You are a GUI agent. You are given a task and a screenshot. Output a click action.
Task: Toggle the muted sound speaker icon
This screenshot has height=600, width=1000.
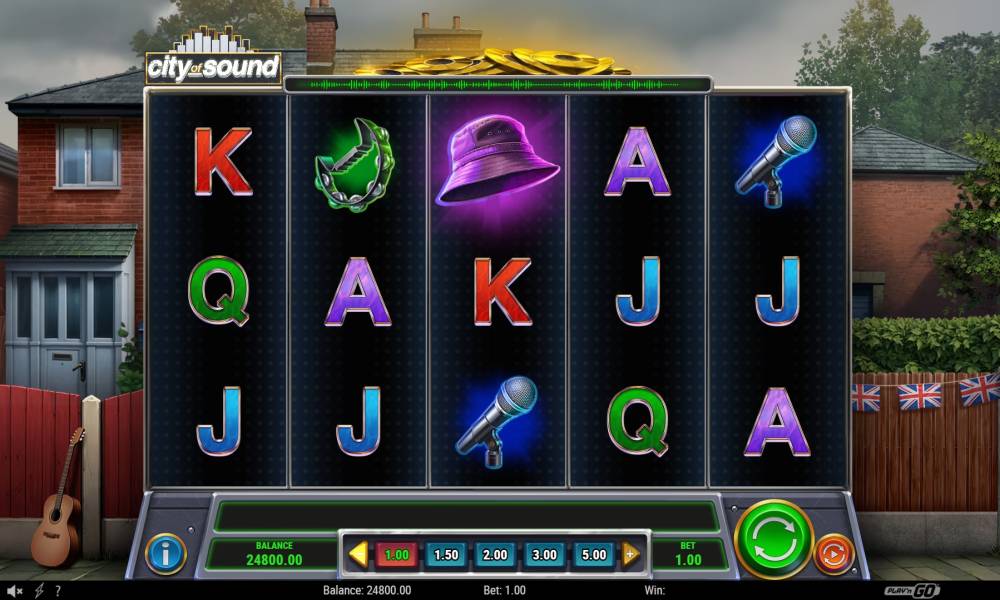click(14, 591)
